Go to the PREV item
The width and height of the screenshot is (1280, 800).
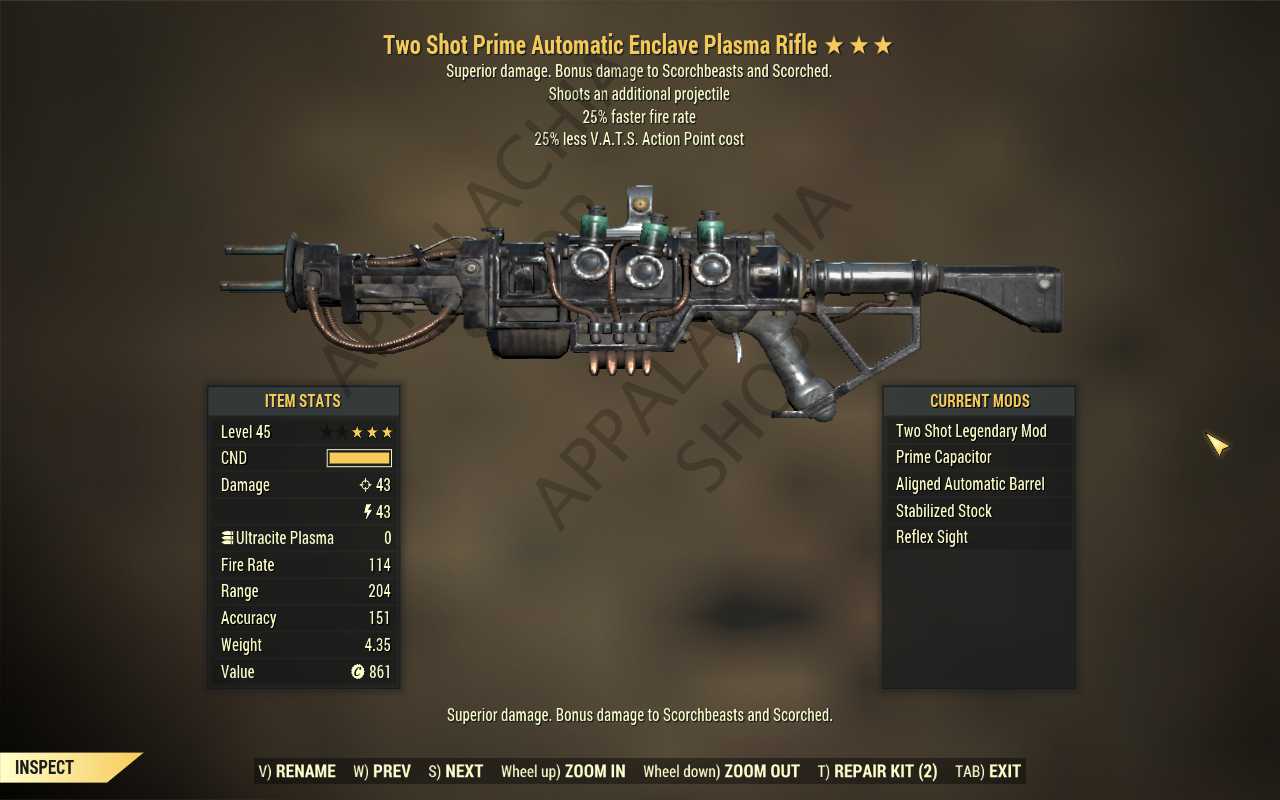click(x=382, y=771)
